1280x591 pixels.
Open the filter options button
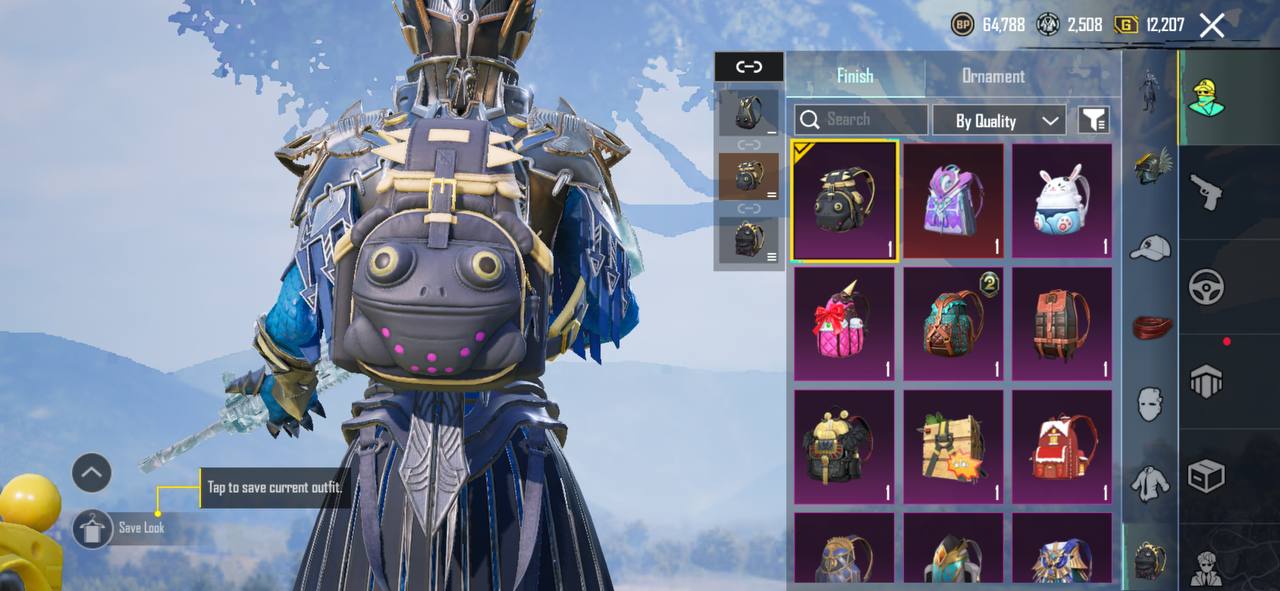tap(1094, 121)
